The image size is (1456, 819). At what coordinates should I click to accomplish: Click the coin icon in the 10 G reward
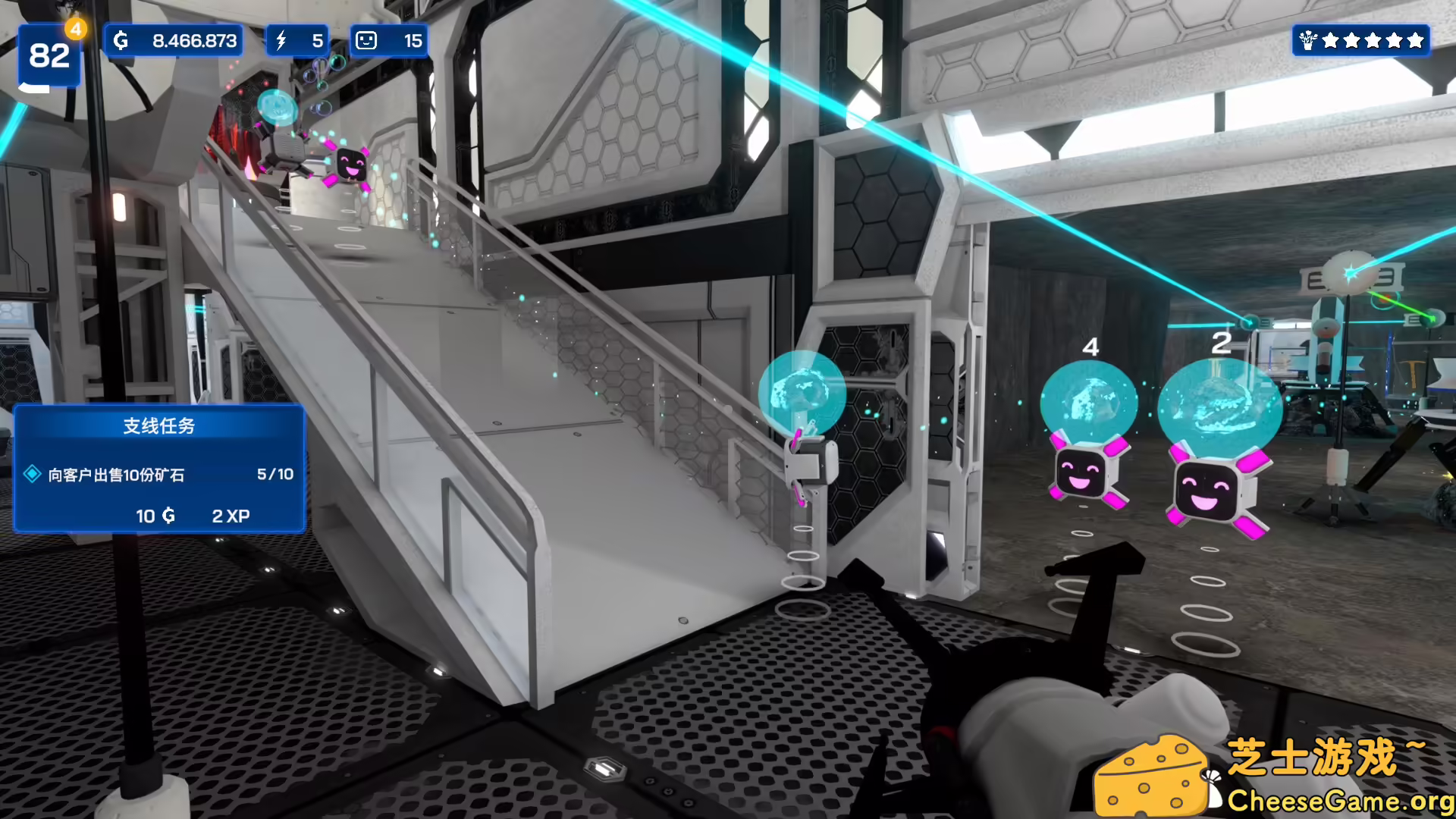tap(168, 516)
